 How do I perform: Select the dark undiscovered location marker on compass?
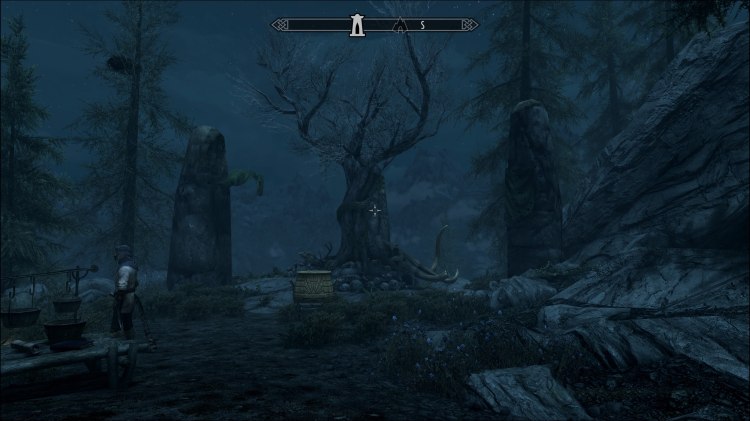[401, 24]
